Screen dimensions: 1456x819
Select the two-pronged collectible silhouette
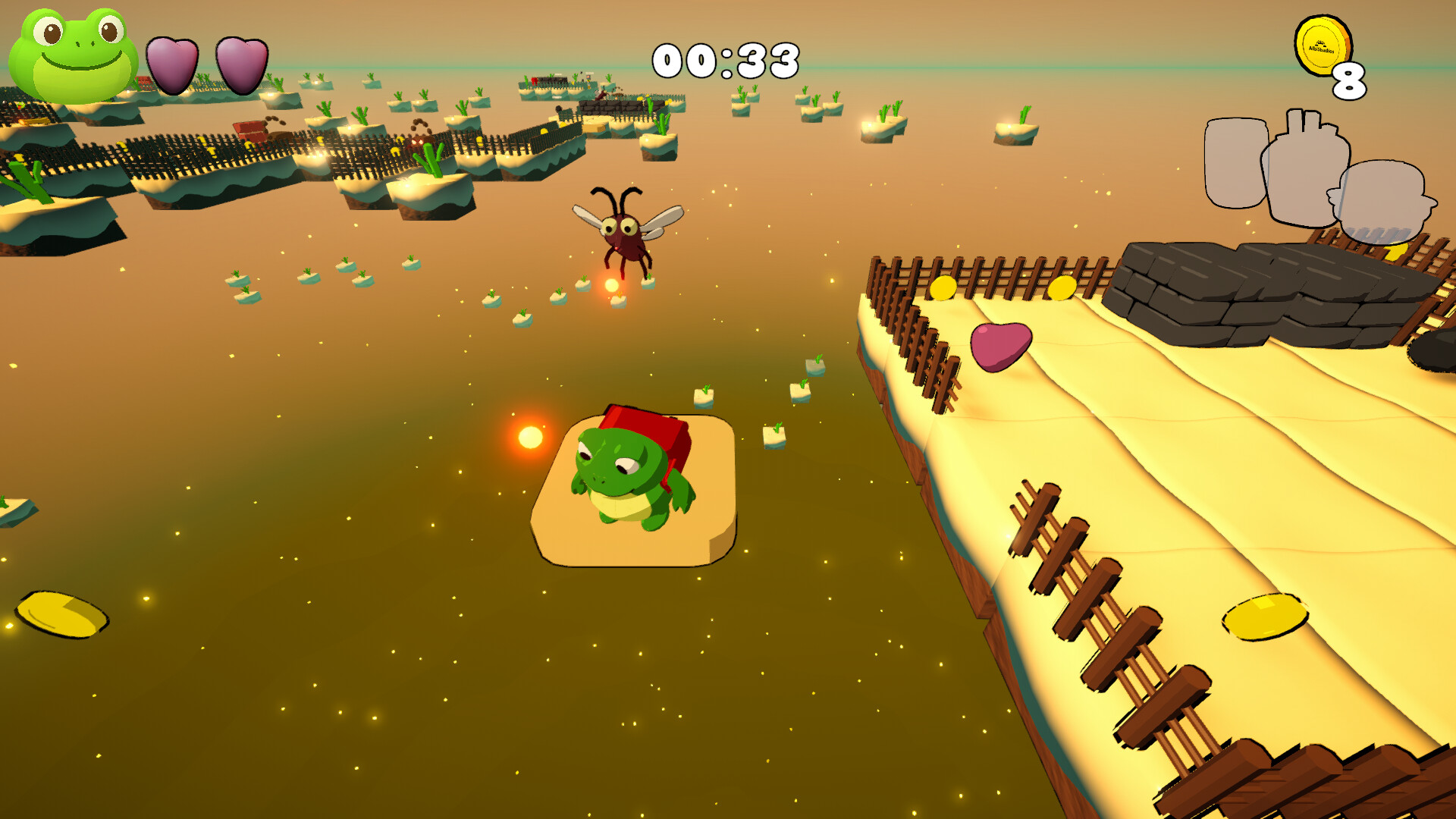(1307, 168)
